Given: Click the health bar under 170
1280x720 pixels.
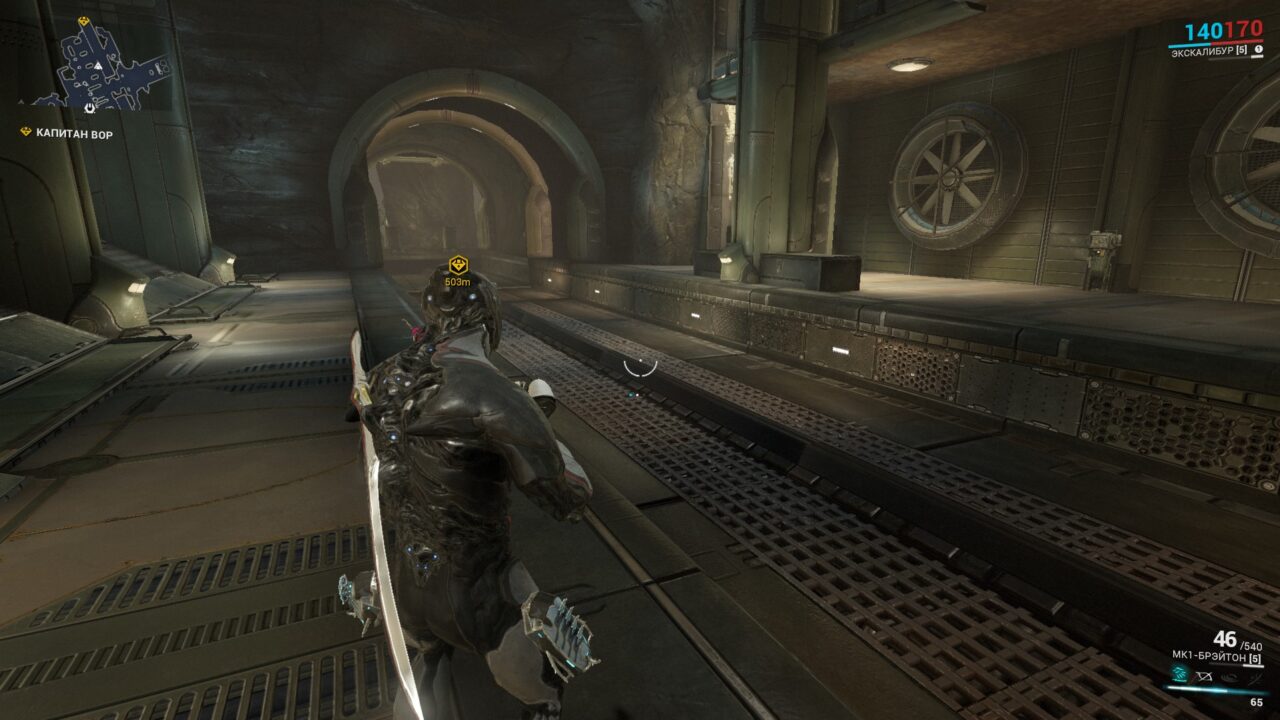Looking at the screenshot, I should [1237, 41].
